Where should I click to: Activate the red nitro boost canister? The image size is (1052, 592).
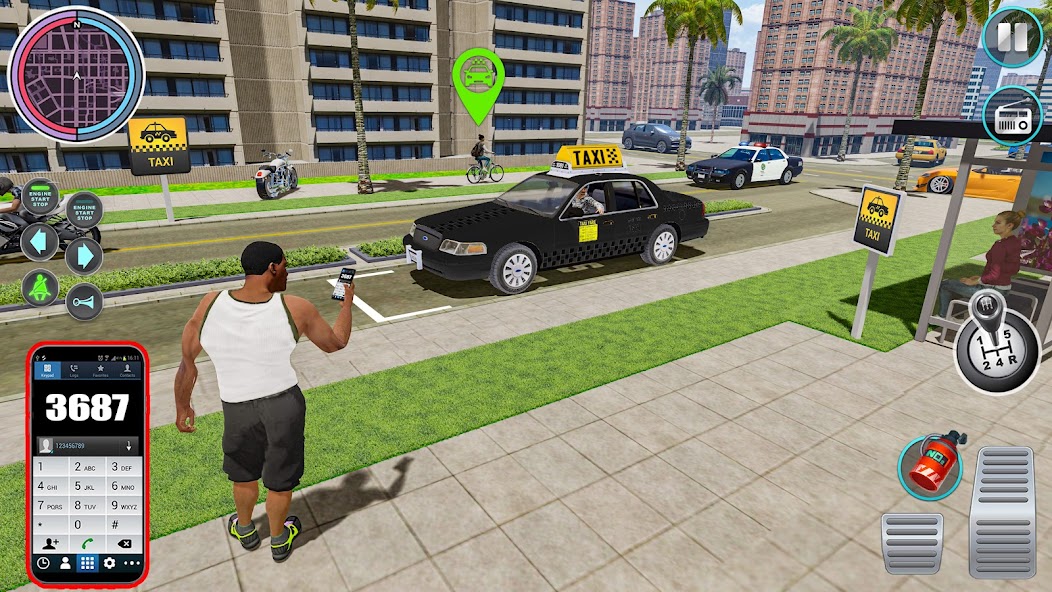pyautogui.click(x=931, y=464)
